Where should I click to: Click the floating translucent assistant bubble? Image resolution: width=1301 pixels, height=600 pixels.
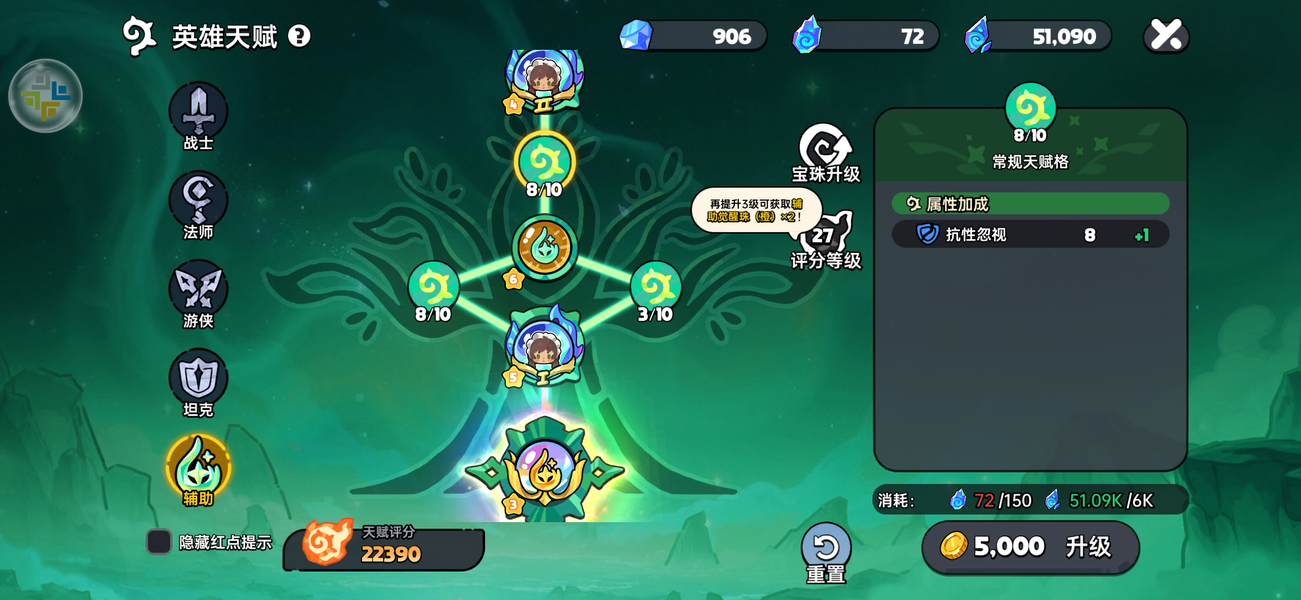[x=45, y=96]
